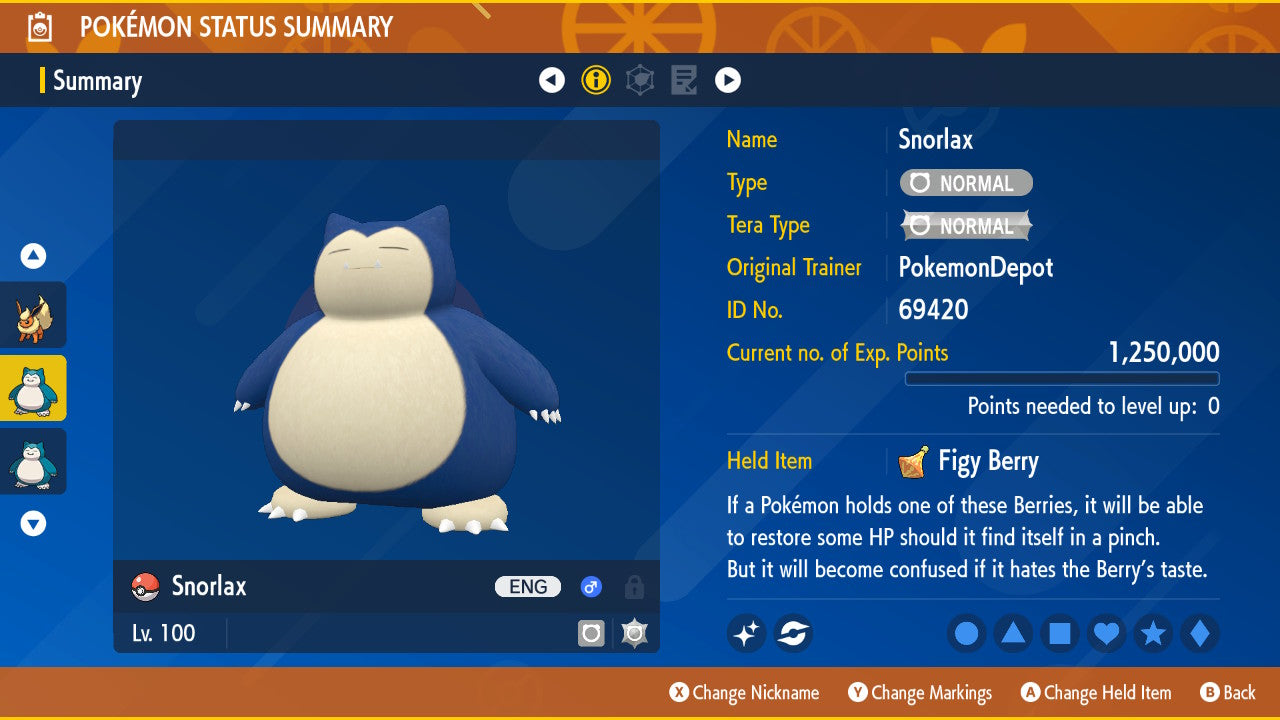
Task: Choose the highlighted Snorlax party thumbnail
Action: click(33, 388)
